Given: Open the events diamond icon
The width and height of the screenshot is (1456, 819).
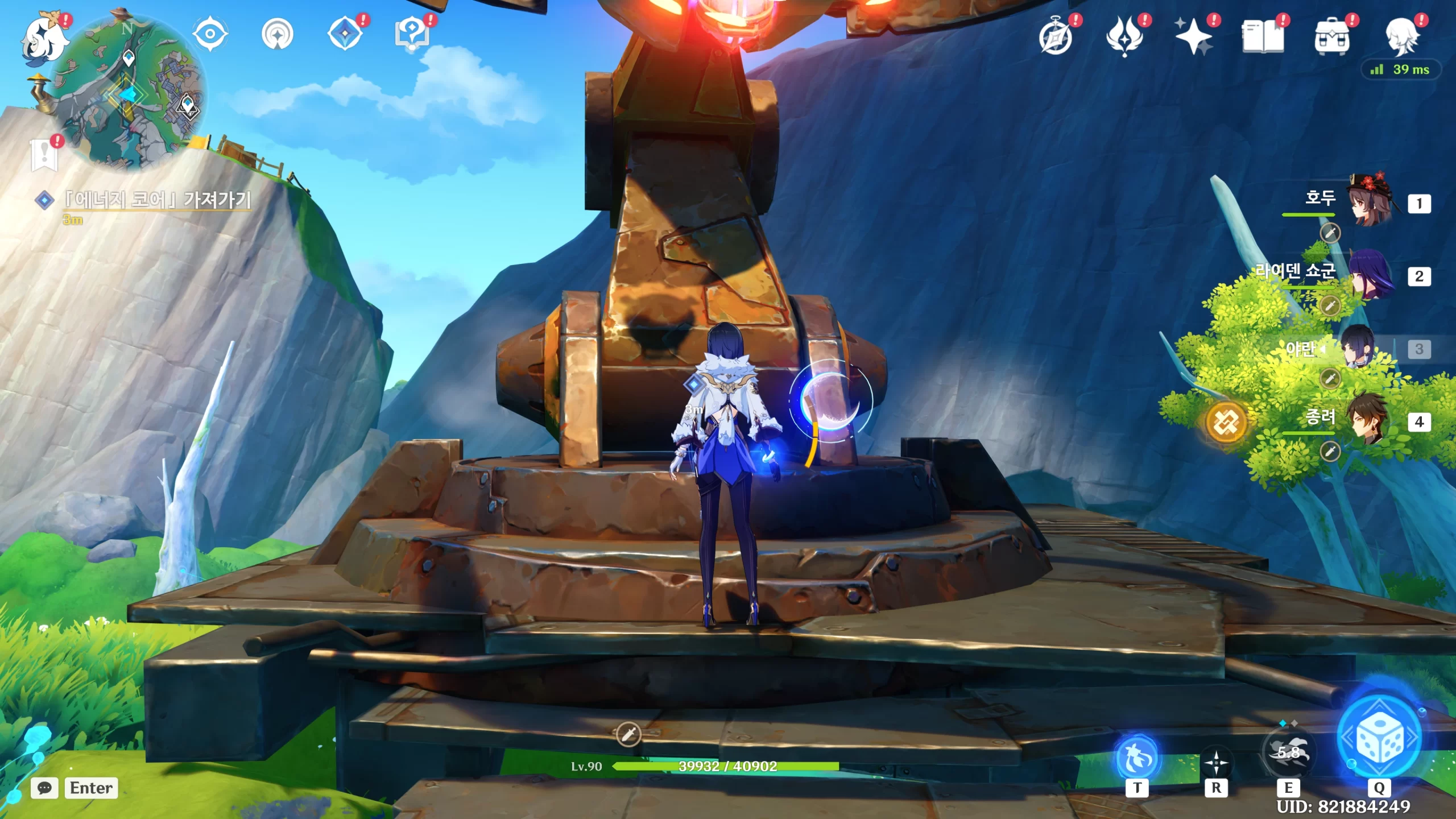Looking at the screenshot, I should coord(345,34).
